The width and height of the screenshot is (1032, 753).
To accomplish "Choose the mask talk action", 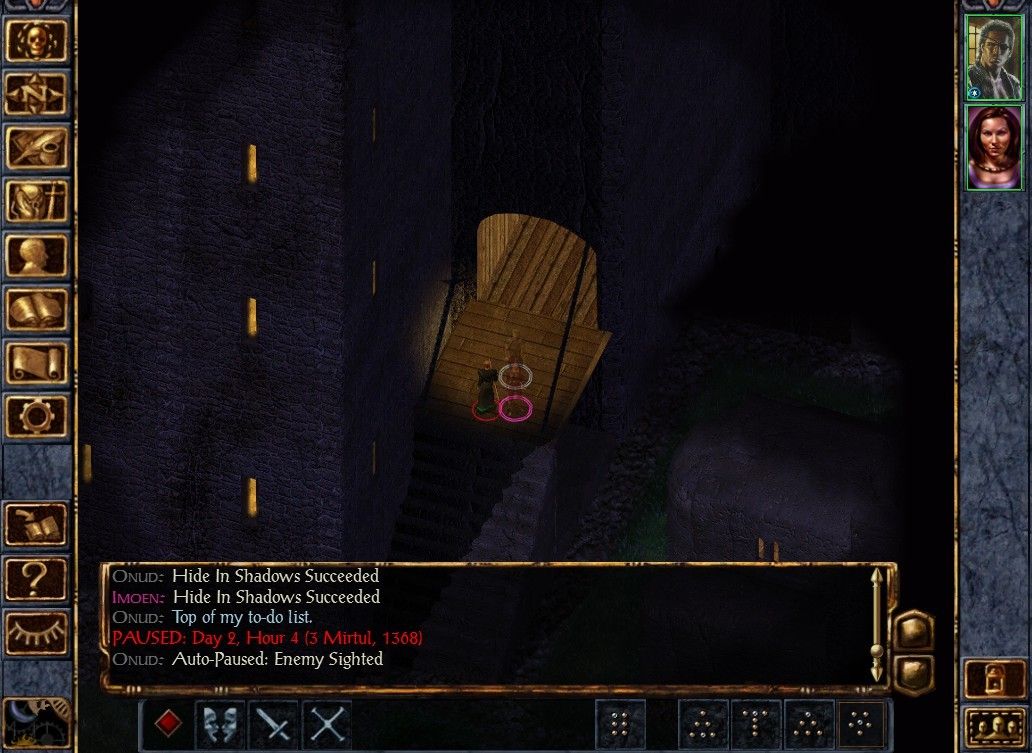I will tap(220, 723).
